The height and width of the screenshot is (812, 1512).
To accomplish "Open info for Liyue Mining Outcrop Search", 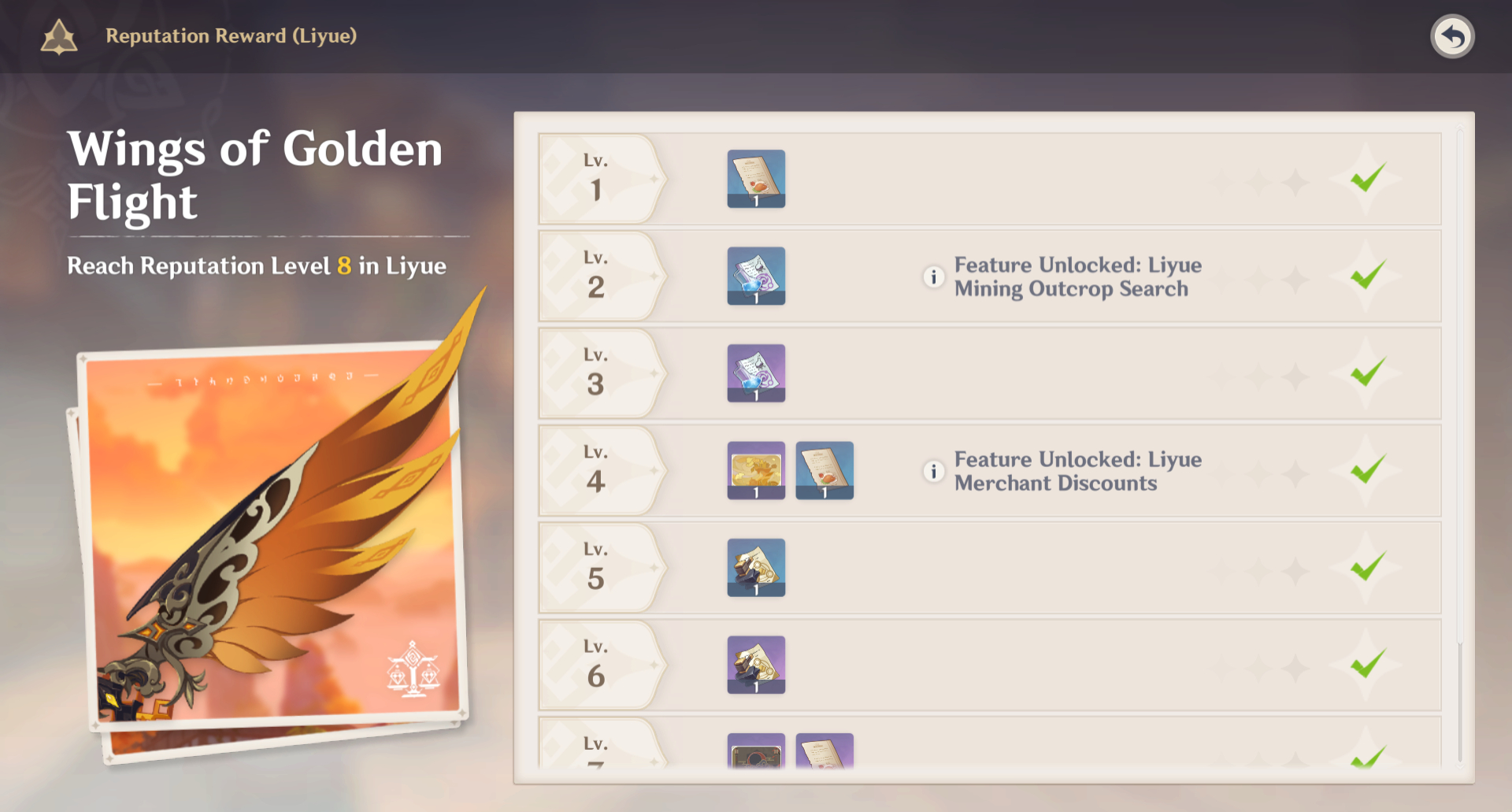I will pos(933,276).
